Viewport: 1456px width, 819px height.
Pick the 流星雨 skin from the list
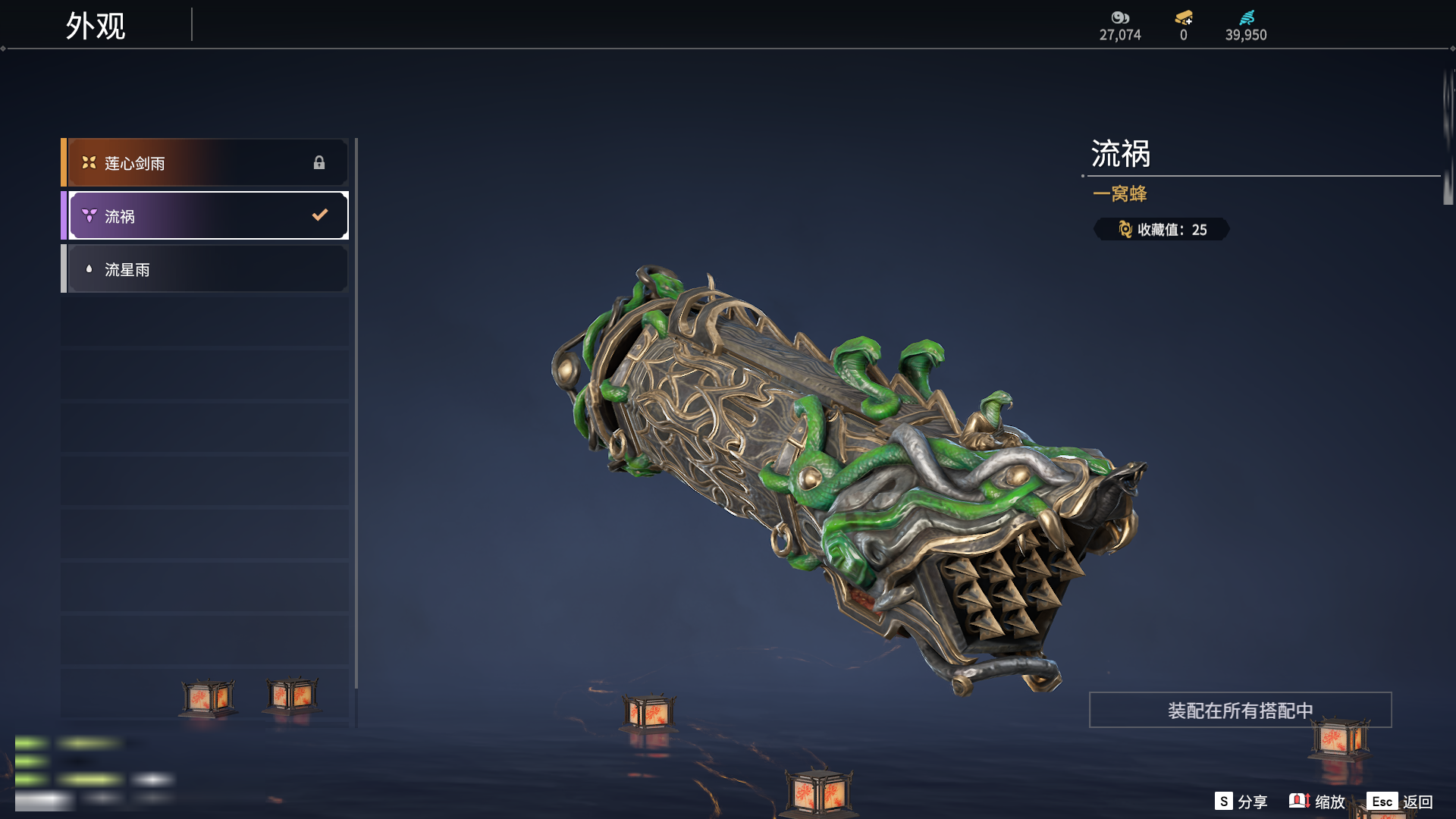click(205, 269)
